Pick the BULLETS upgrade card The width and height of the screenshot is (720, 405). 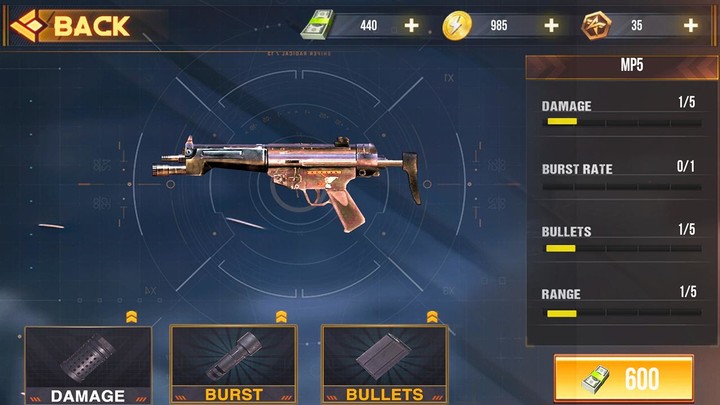coord(383,365)
